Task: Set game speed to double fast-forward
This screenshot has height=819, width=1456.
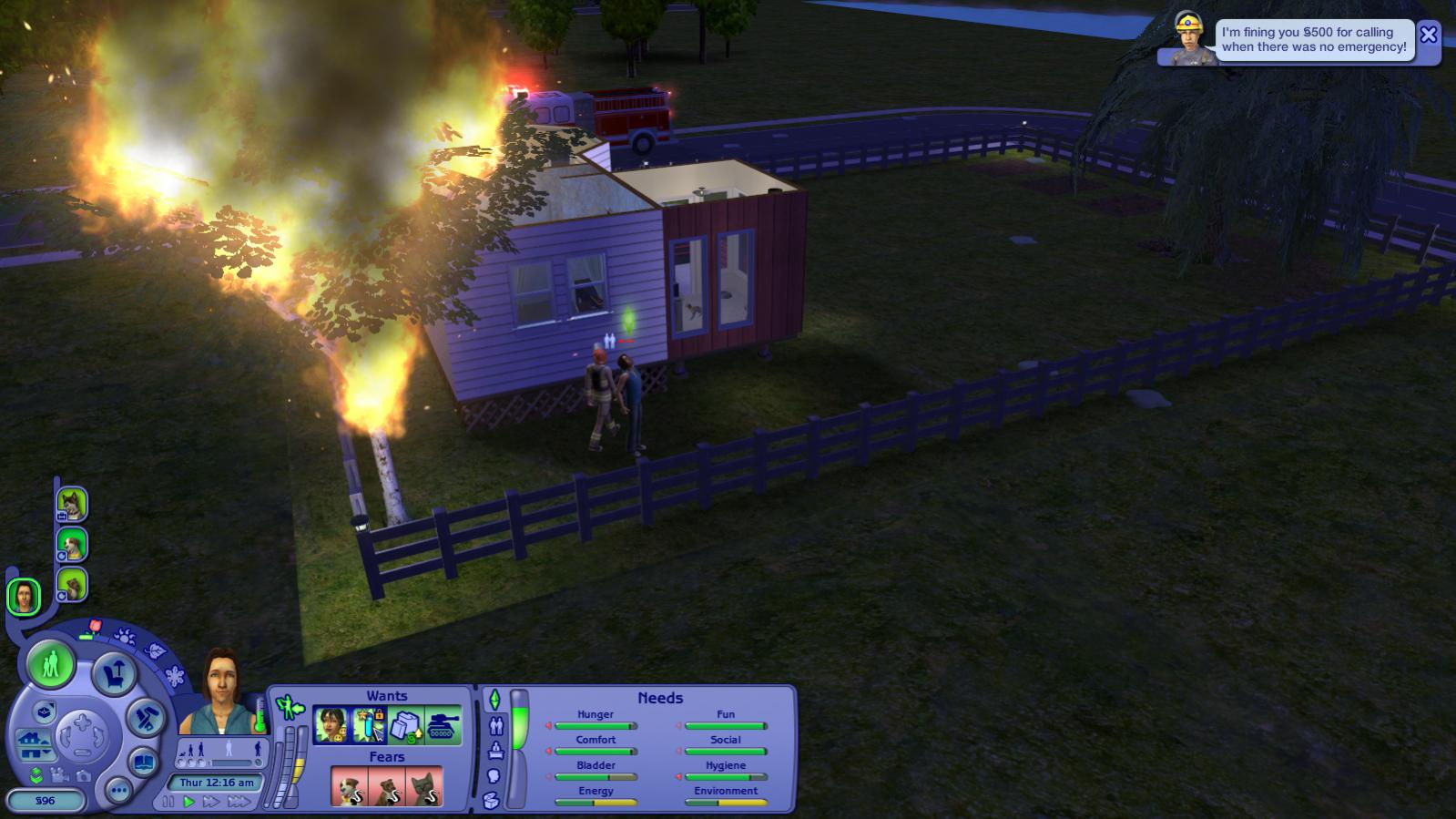Action: pyautogui.click(x=211, y=802)
